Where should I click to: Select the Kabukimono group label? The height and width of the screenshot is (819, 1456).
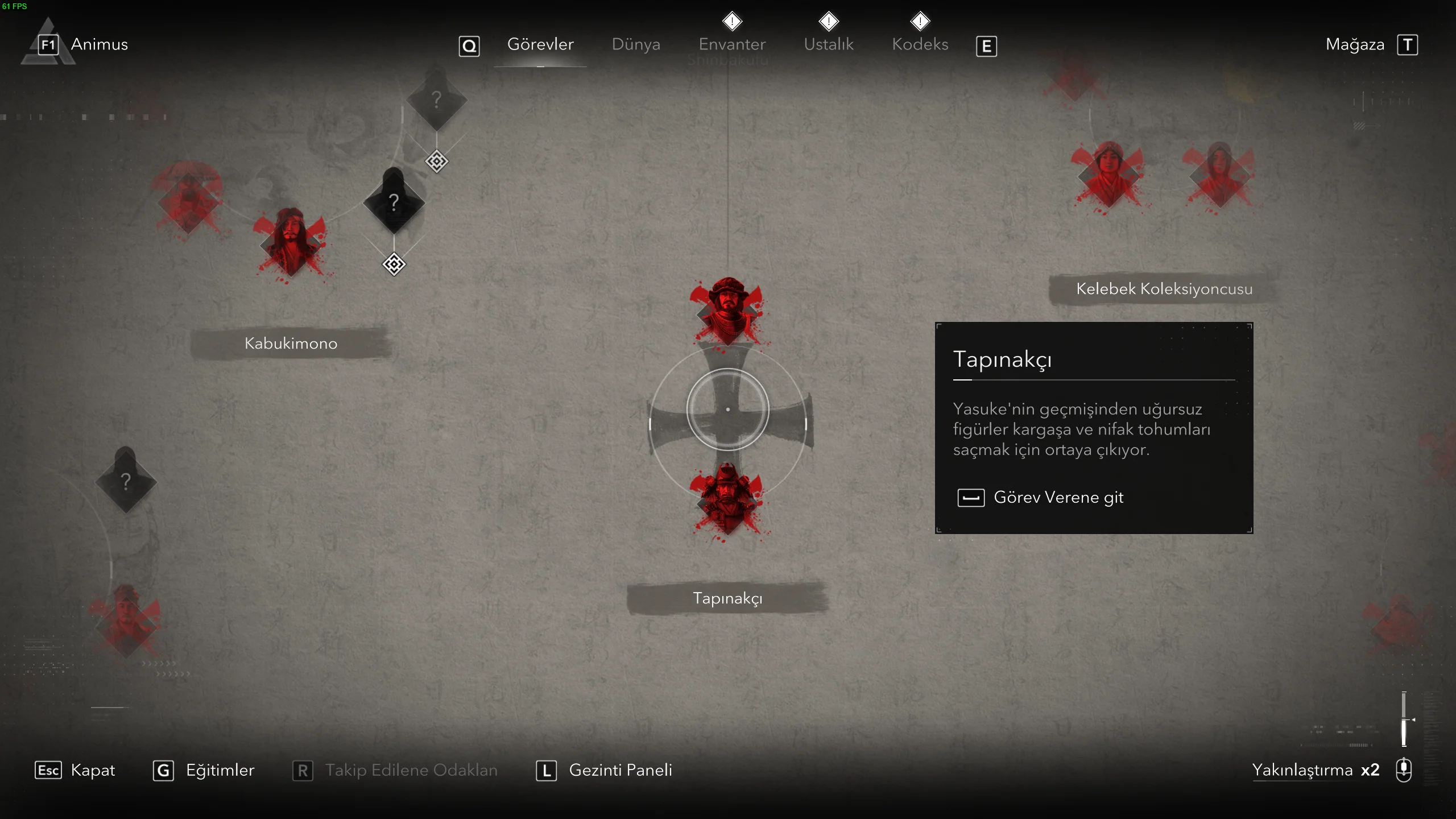tap(291, 344)
